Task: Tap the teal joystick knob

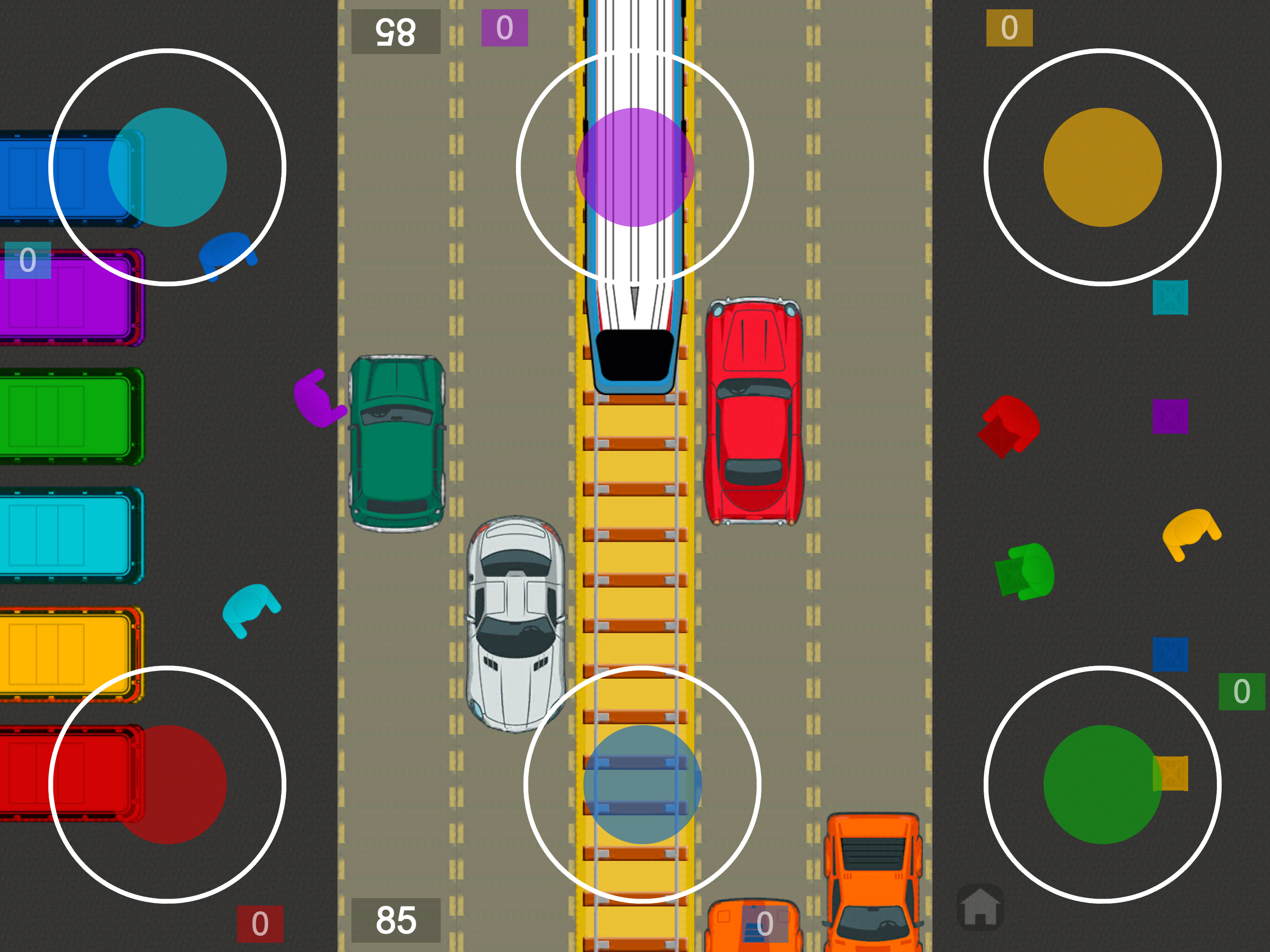Action: click(167, 167)
